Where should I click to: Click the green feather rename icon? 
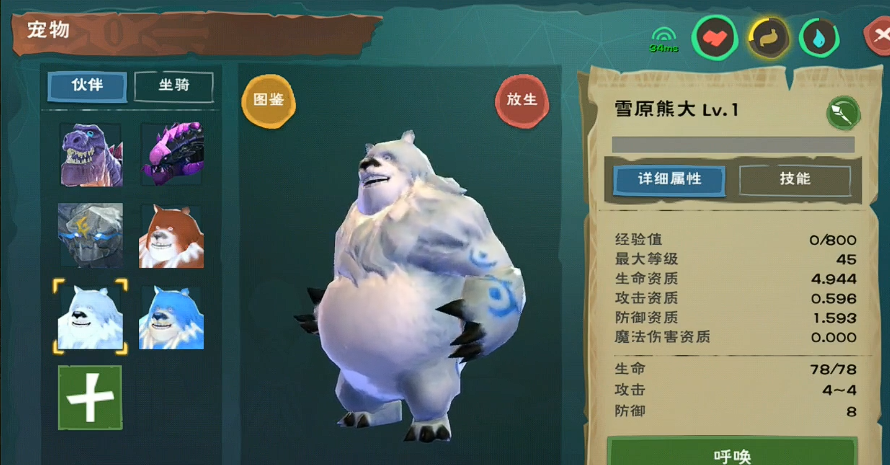pos(843,113)
